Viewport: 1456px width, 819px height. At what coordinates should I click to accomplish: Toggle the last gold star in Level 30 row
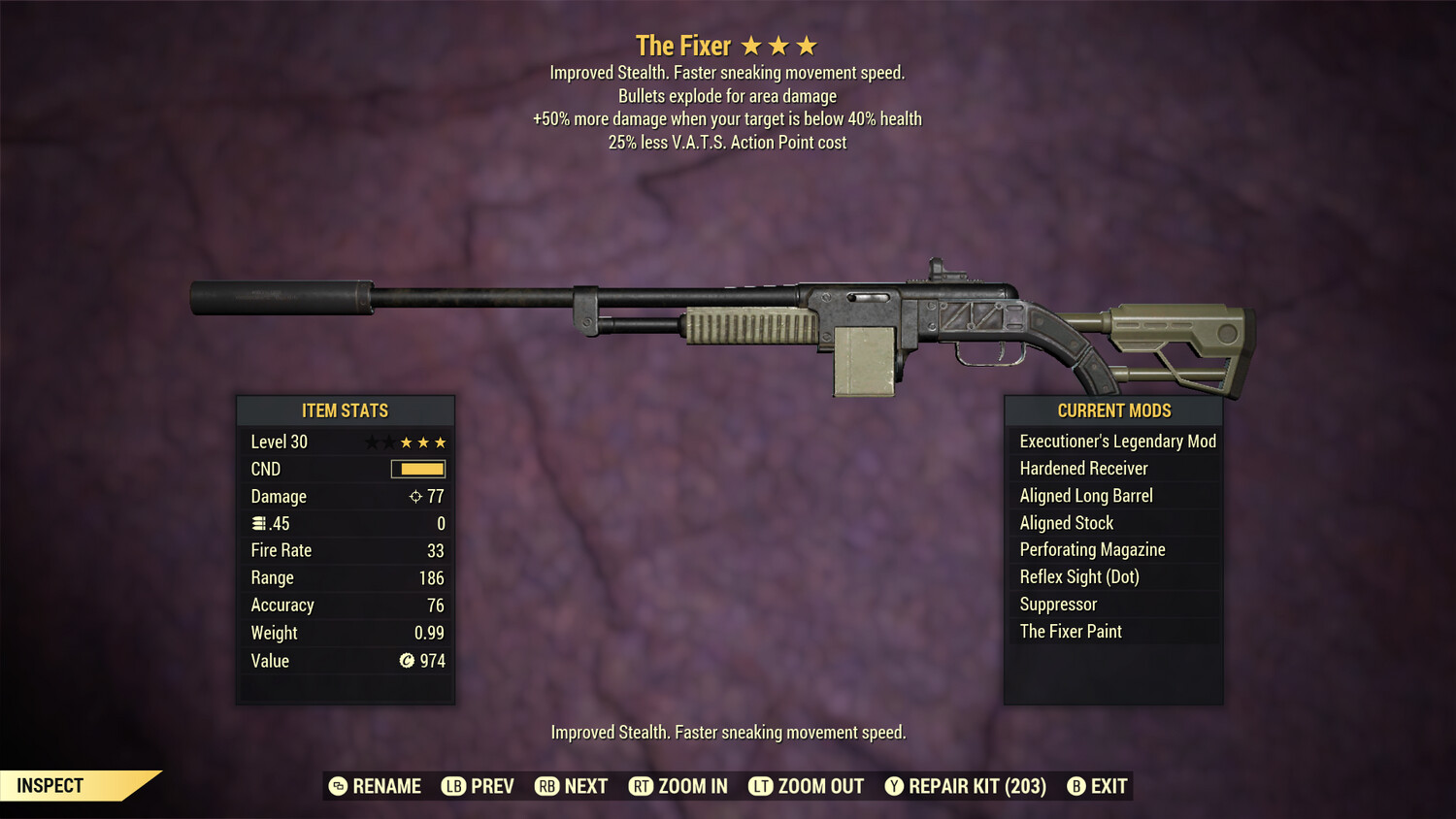point(442,442)
